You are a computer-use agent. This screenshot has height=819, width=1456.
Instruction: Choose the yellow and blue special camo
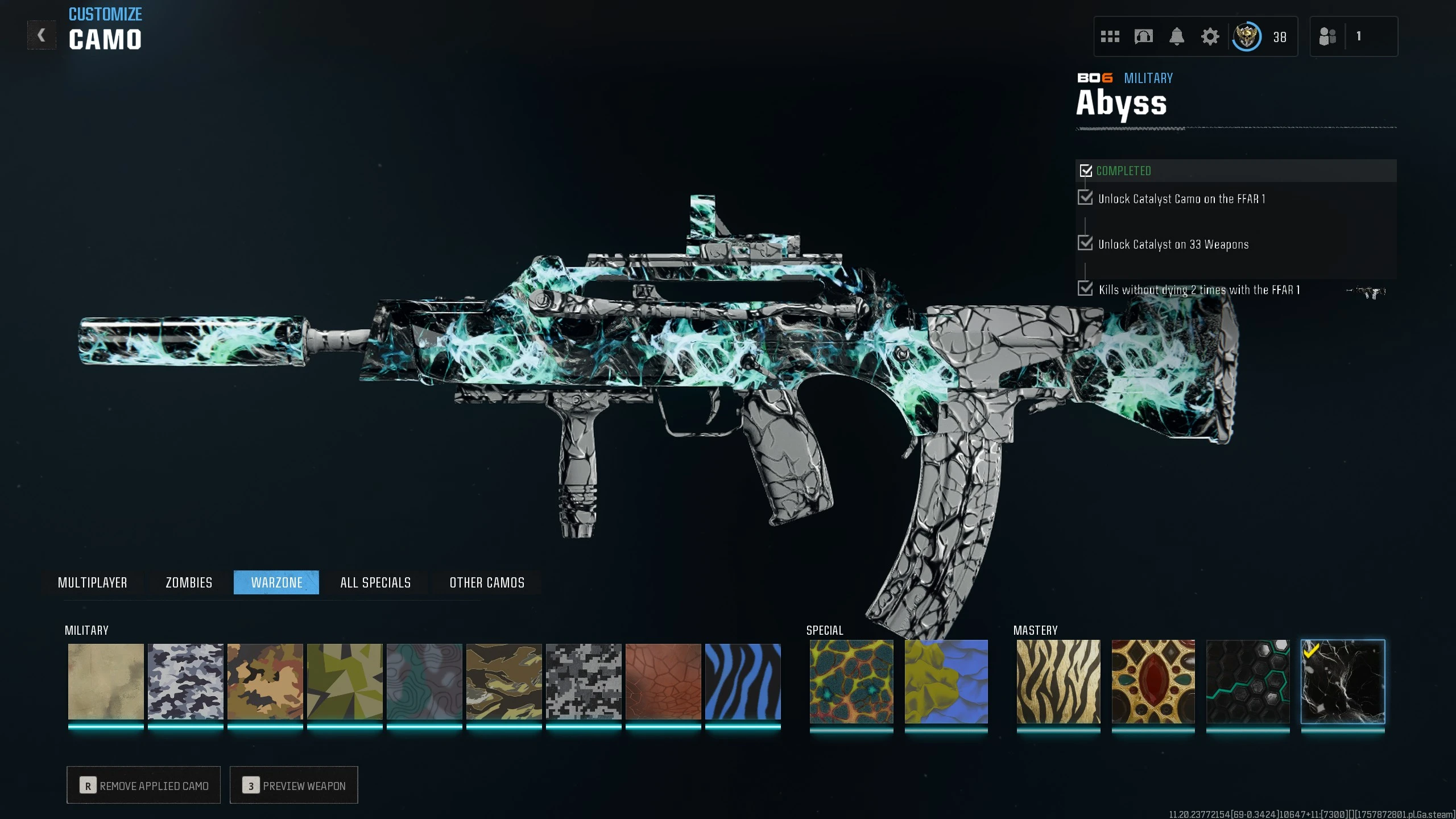click(946, 681)
